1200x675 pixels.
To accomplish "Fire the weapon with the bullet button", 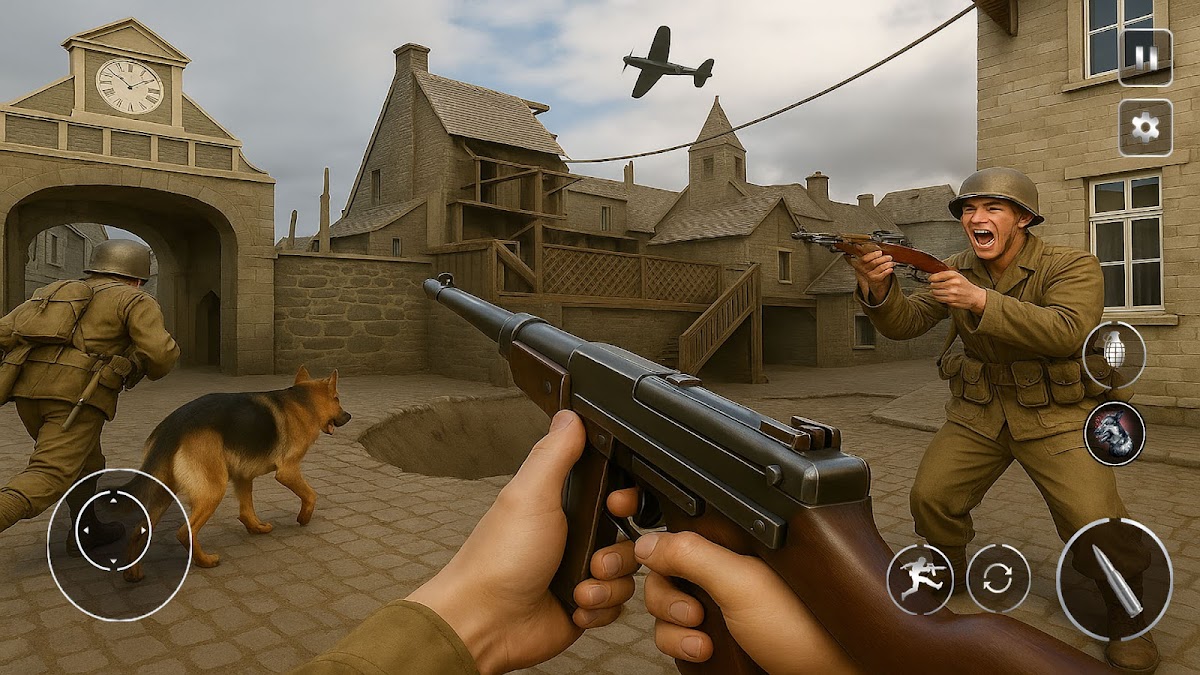I will click(1114, 579).
